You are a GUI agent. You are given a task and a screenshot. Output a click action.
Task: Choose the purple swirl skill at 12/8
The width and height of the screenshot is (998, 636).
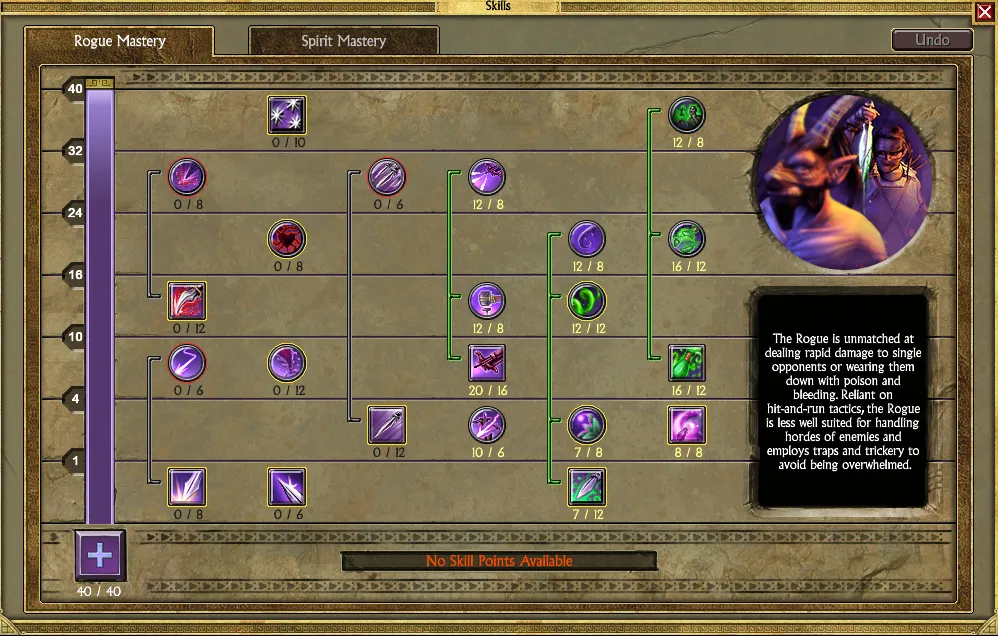pyautogui.click(x=587, y=239)
